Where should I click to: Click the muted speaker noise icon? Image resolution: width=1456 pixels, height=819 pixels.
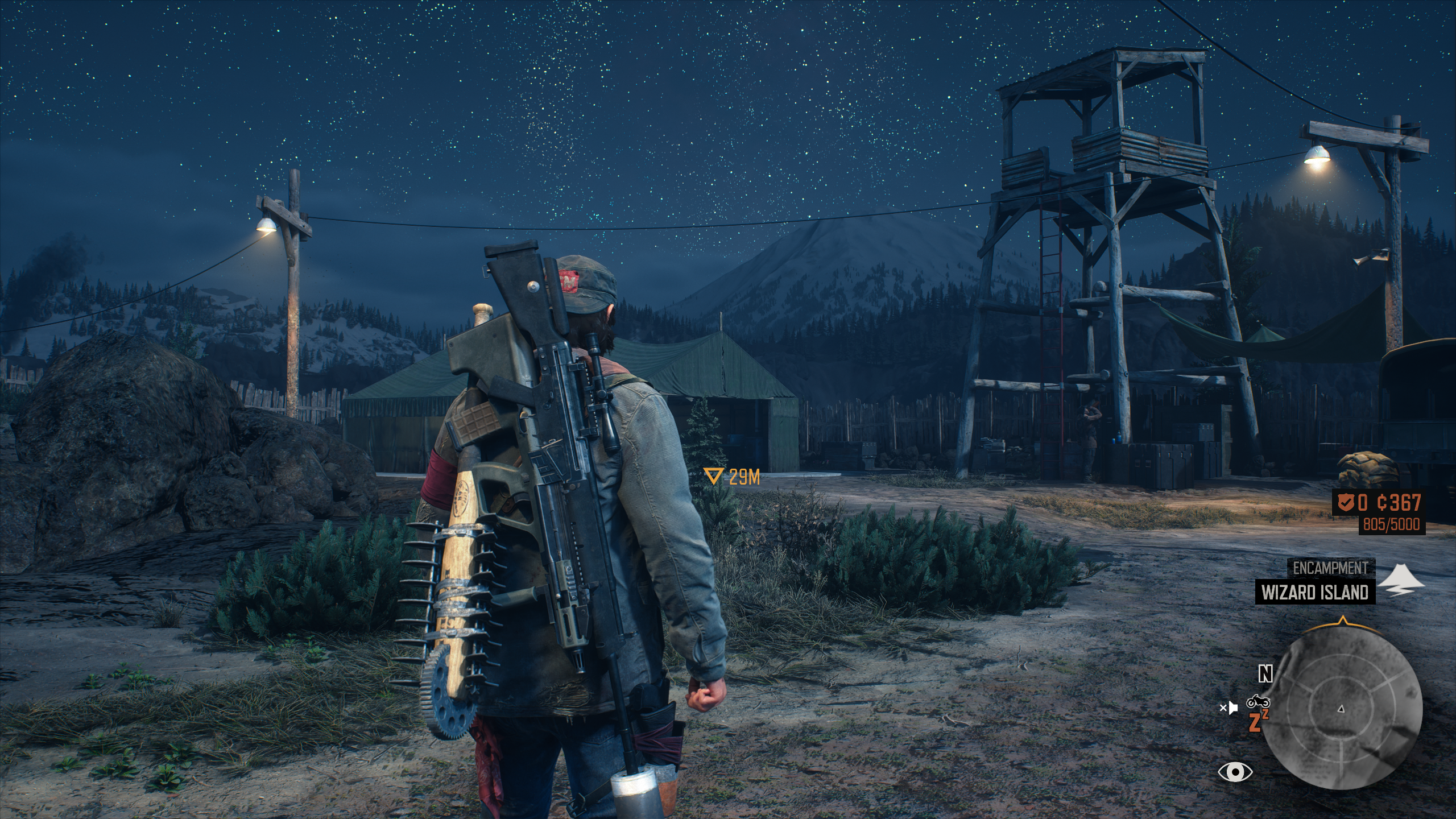click(x=1228, y=708)
